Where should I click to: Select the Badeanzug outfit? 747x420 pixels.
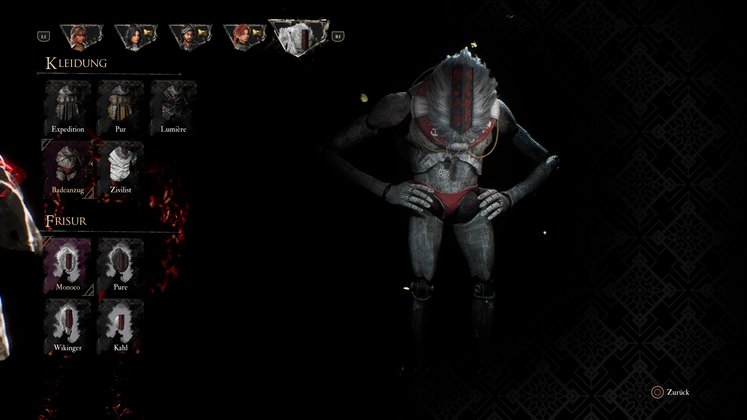[x=68, y=164]
